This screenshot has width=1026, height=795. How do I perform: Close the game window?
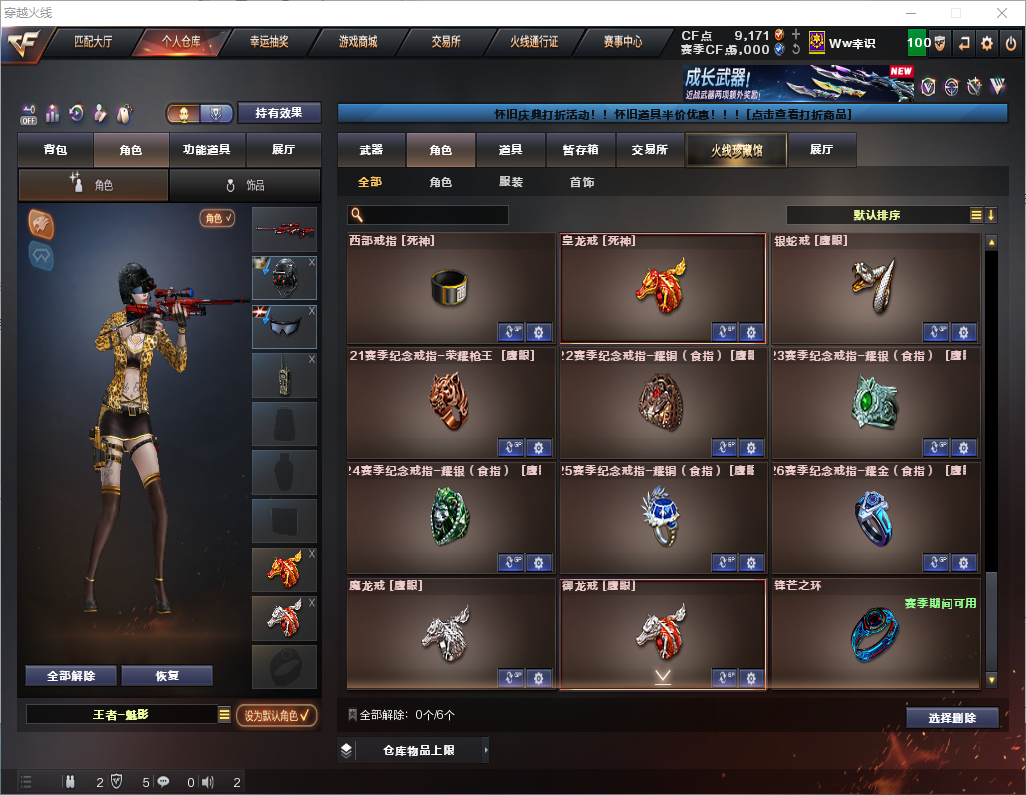(1001, 13)
